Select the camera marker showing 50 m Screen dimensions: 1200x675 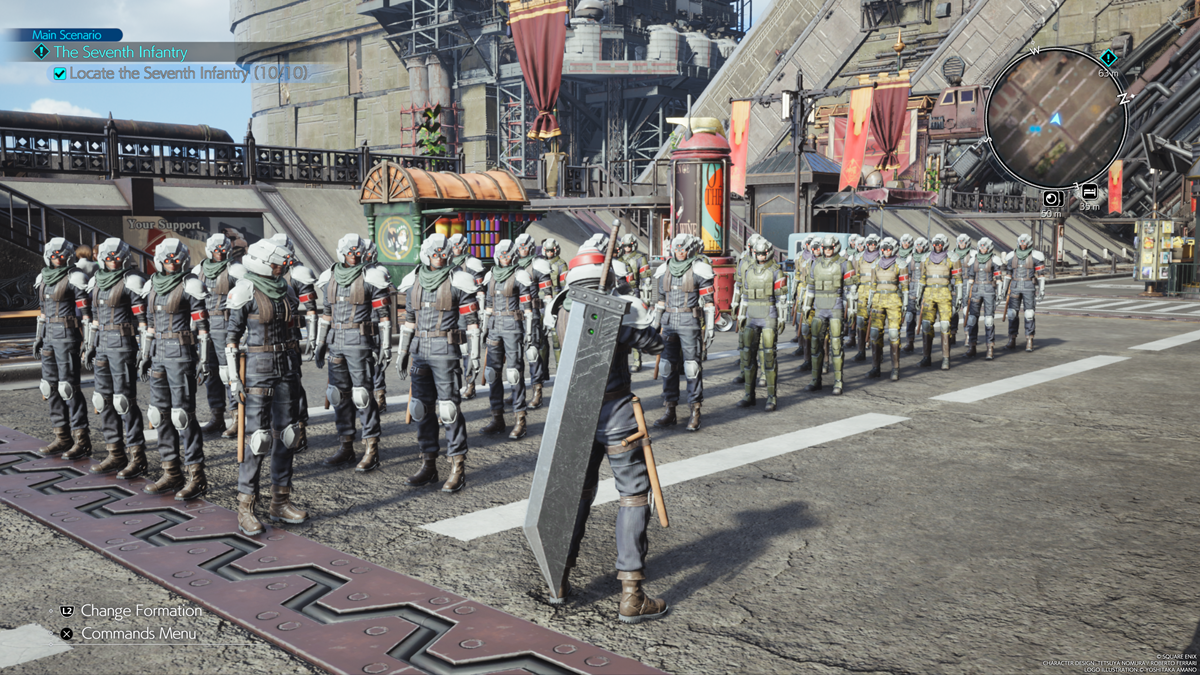pyautogui.click(x=1052, y=198)
